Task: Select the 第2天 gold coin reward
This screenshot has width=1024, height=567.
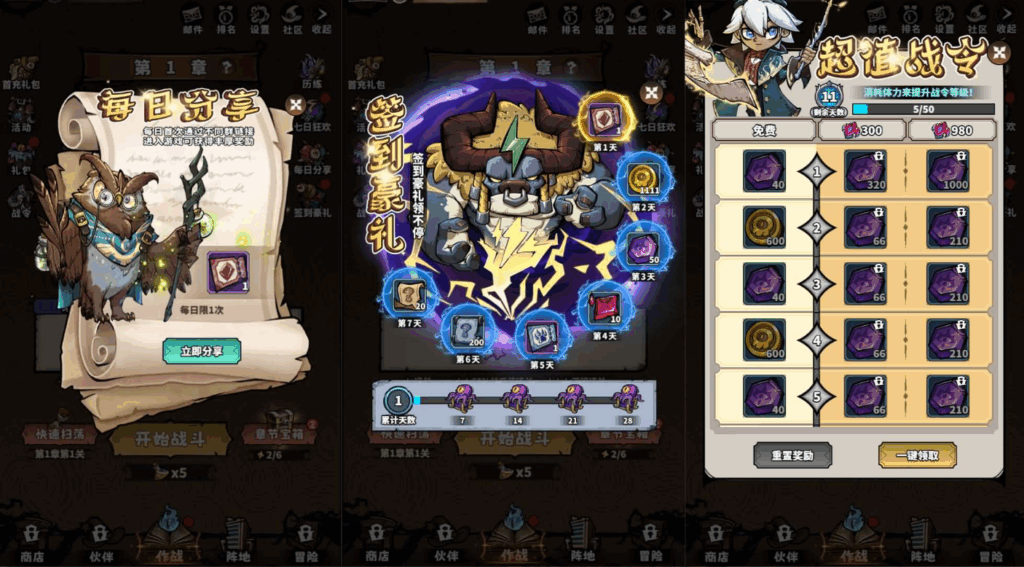Action: pyautogui.click(x=642, y=179)
